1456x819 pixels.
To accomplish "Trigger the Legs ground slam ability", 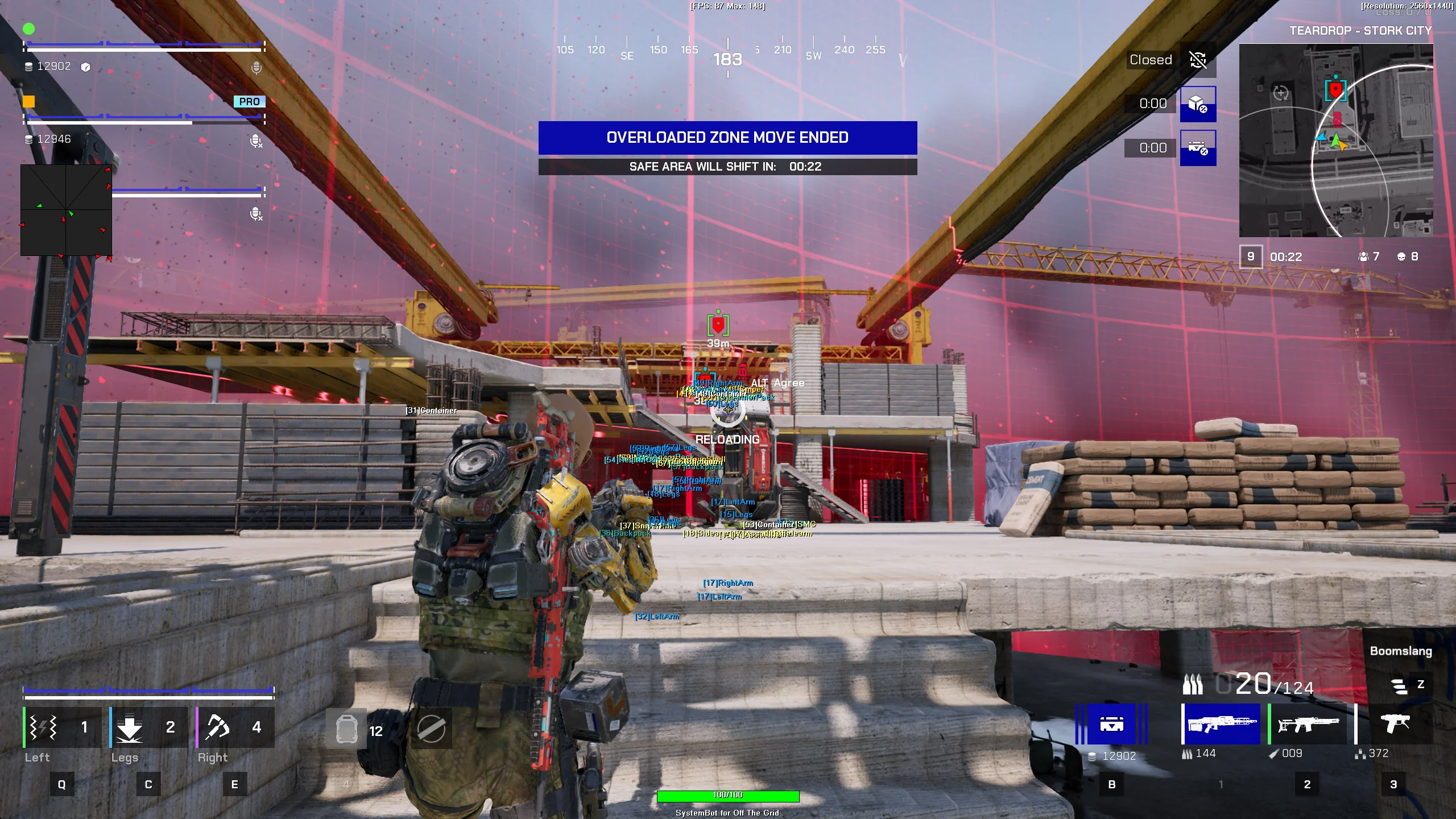I will (130, 727).
